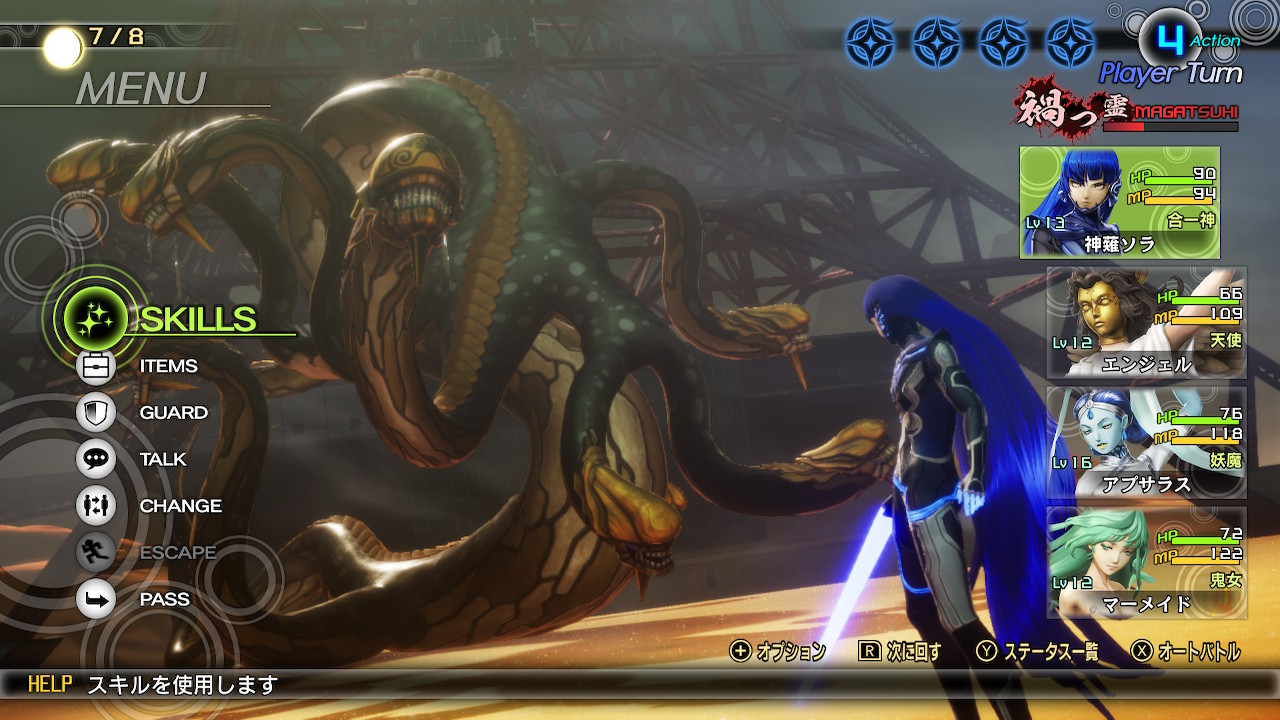Choose the マーメイド party member panel
The width and height of the screenshot is (1280, 720).
1146,563
